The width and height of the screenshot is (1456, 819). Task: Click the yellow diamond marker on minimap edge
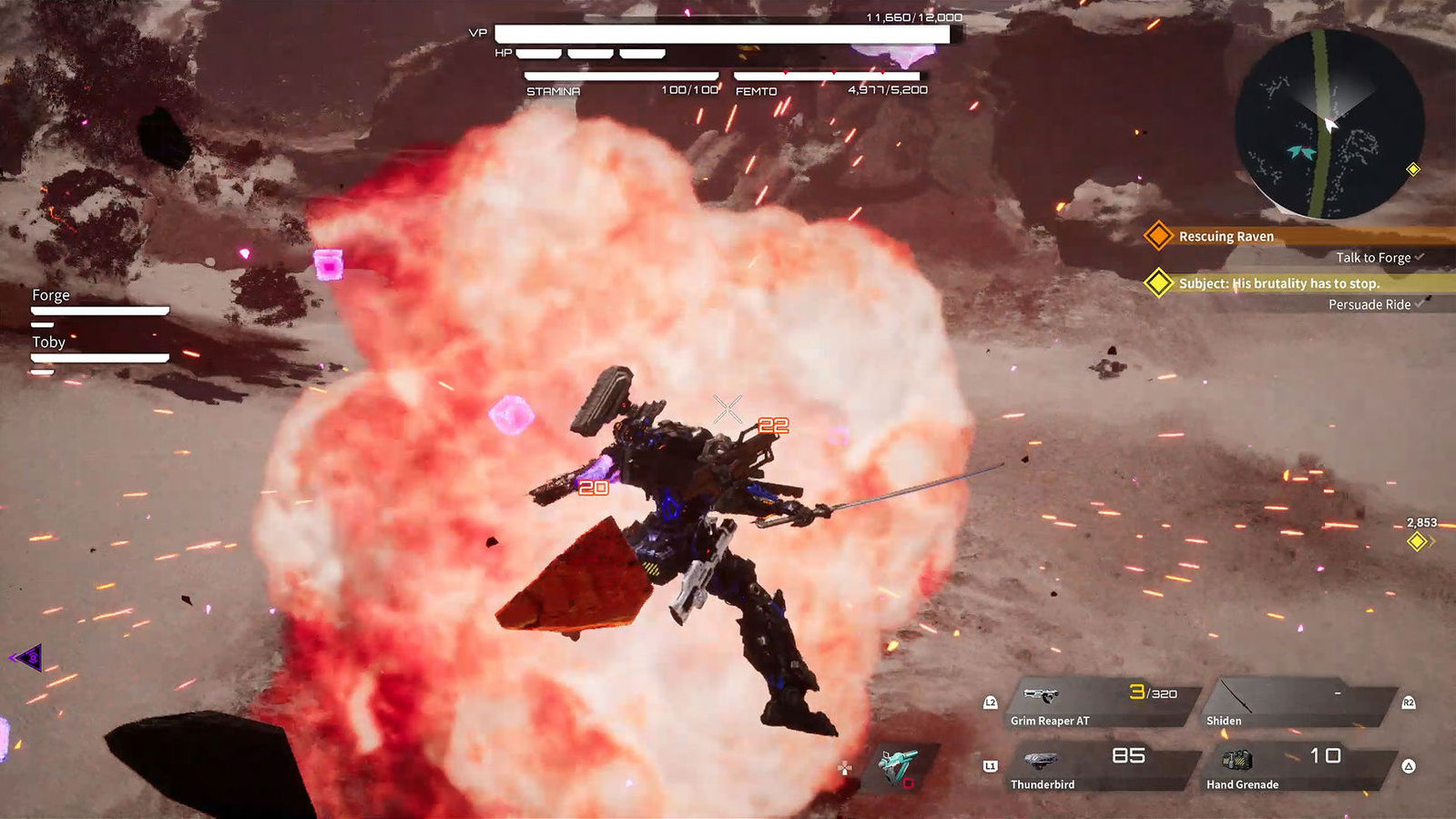1413,169
